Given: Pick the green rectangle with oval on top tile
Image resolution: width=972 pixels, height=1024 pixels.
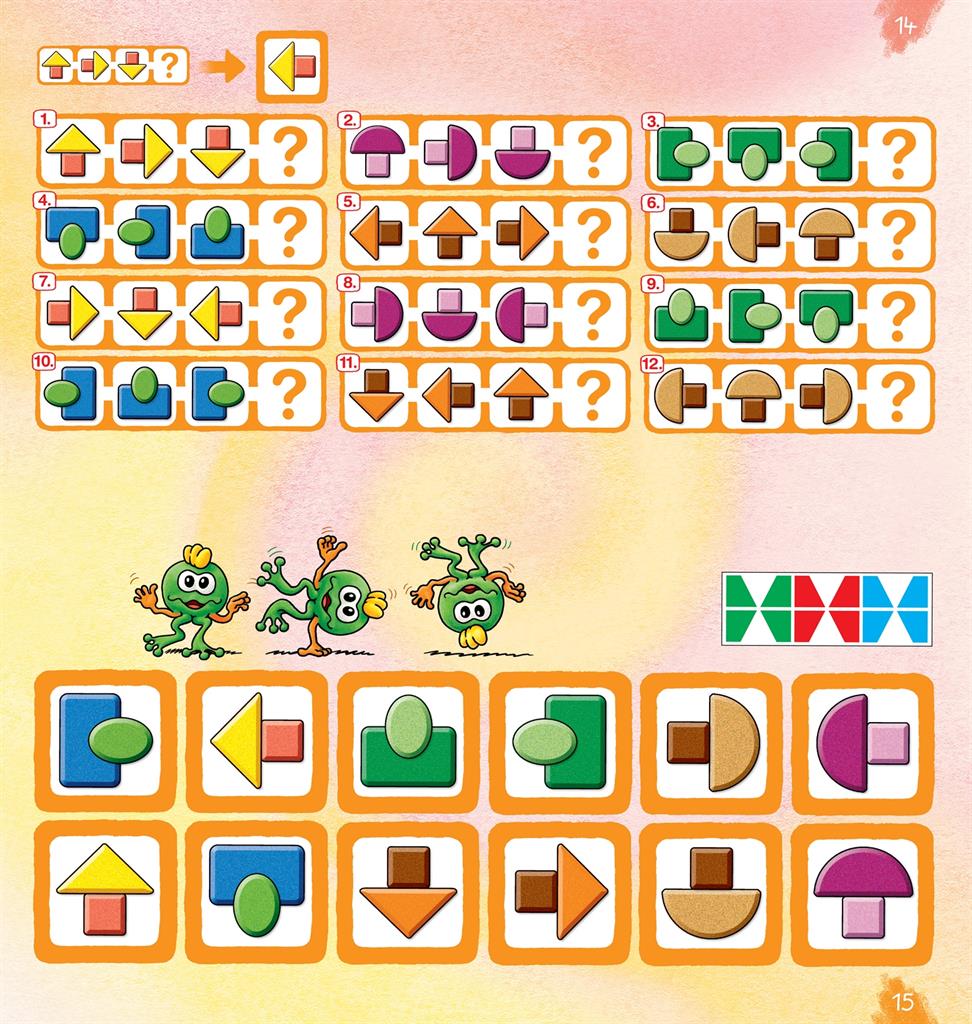Looking at the screenshot, I should (x=408, y=741).
